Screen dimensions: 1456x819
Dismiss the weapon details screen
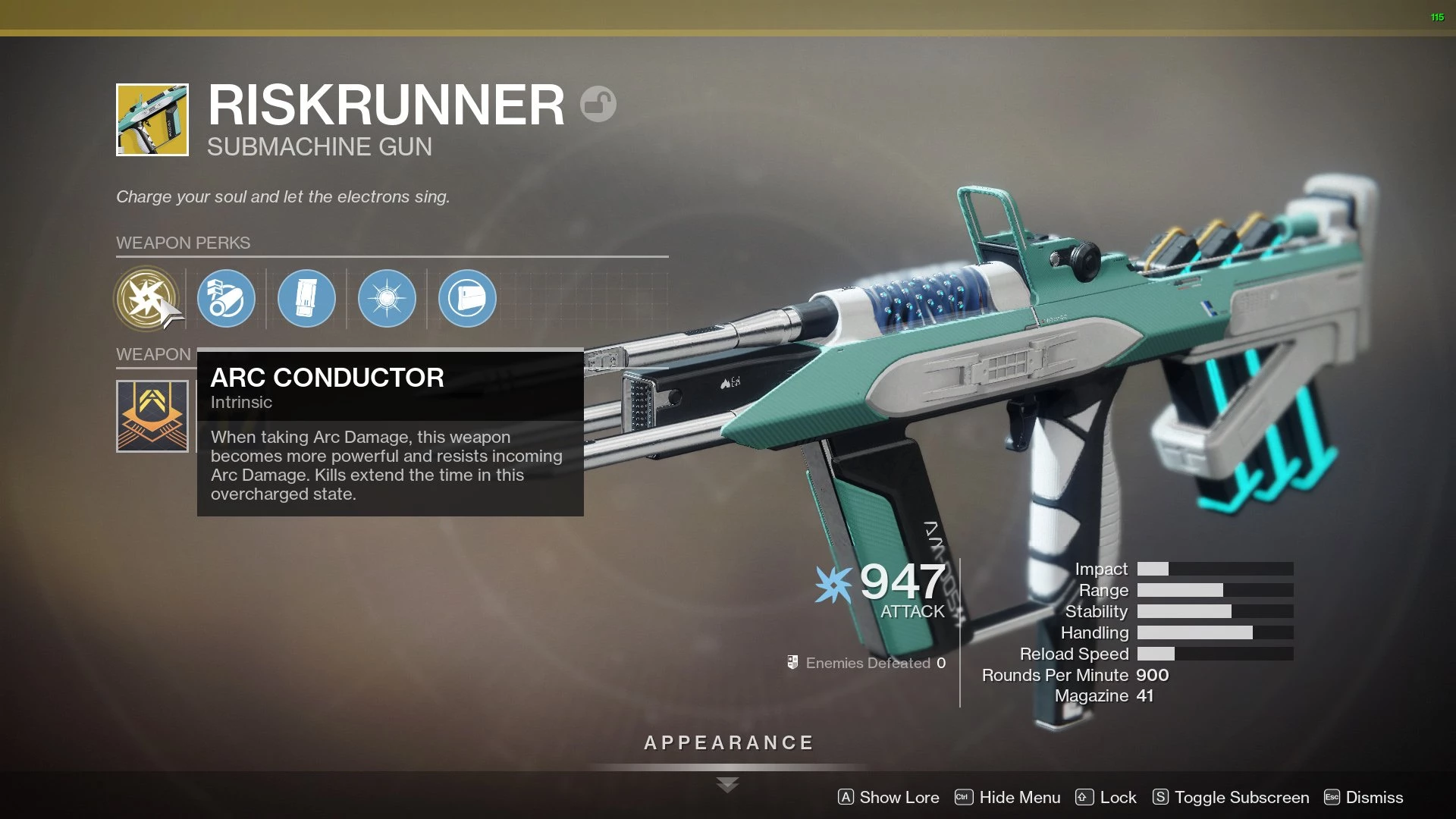click(x=1363, y=797)
